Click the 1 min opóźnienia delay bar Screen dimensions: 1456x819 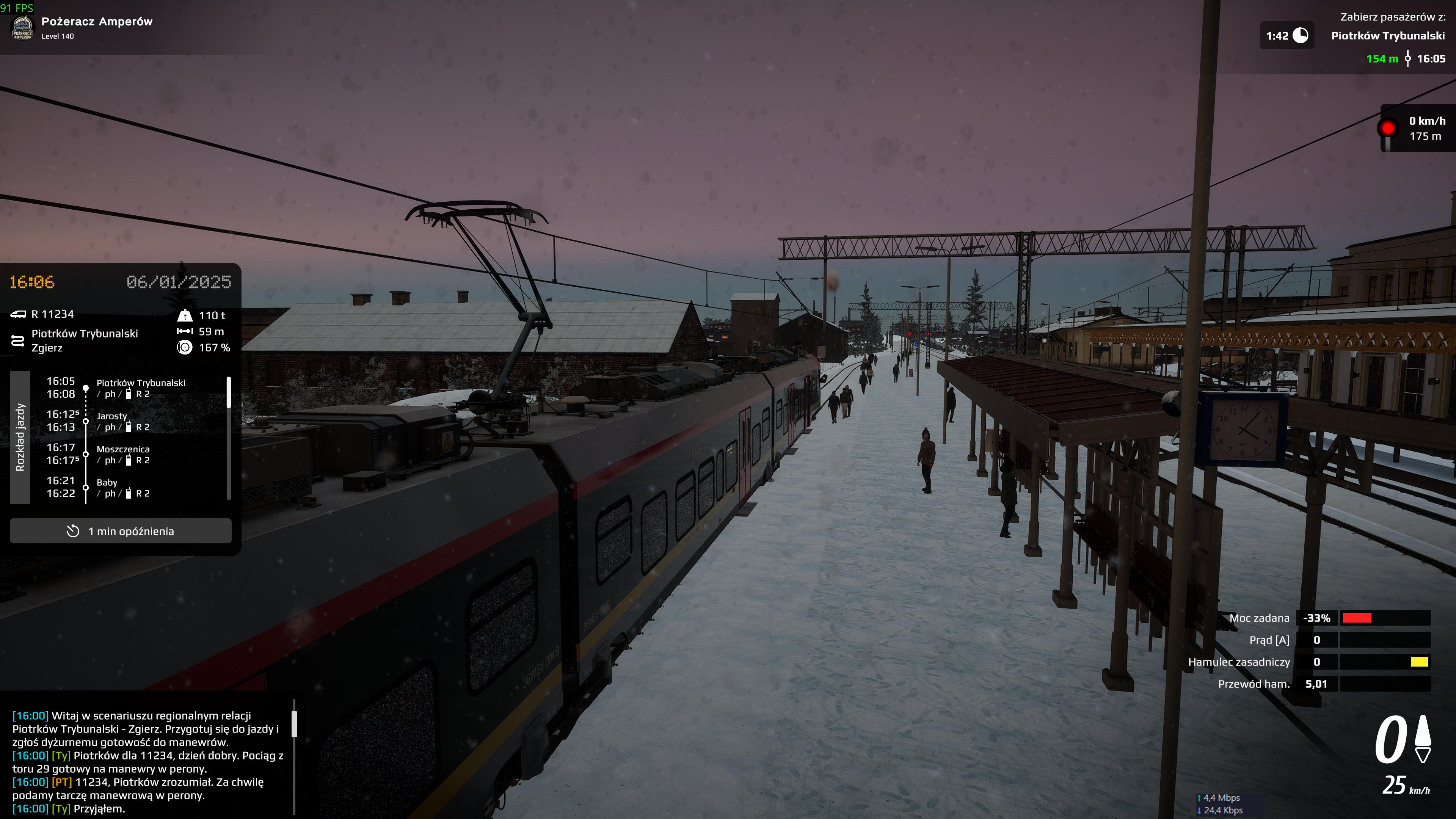(x=121, y=531)
